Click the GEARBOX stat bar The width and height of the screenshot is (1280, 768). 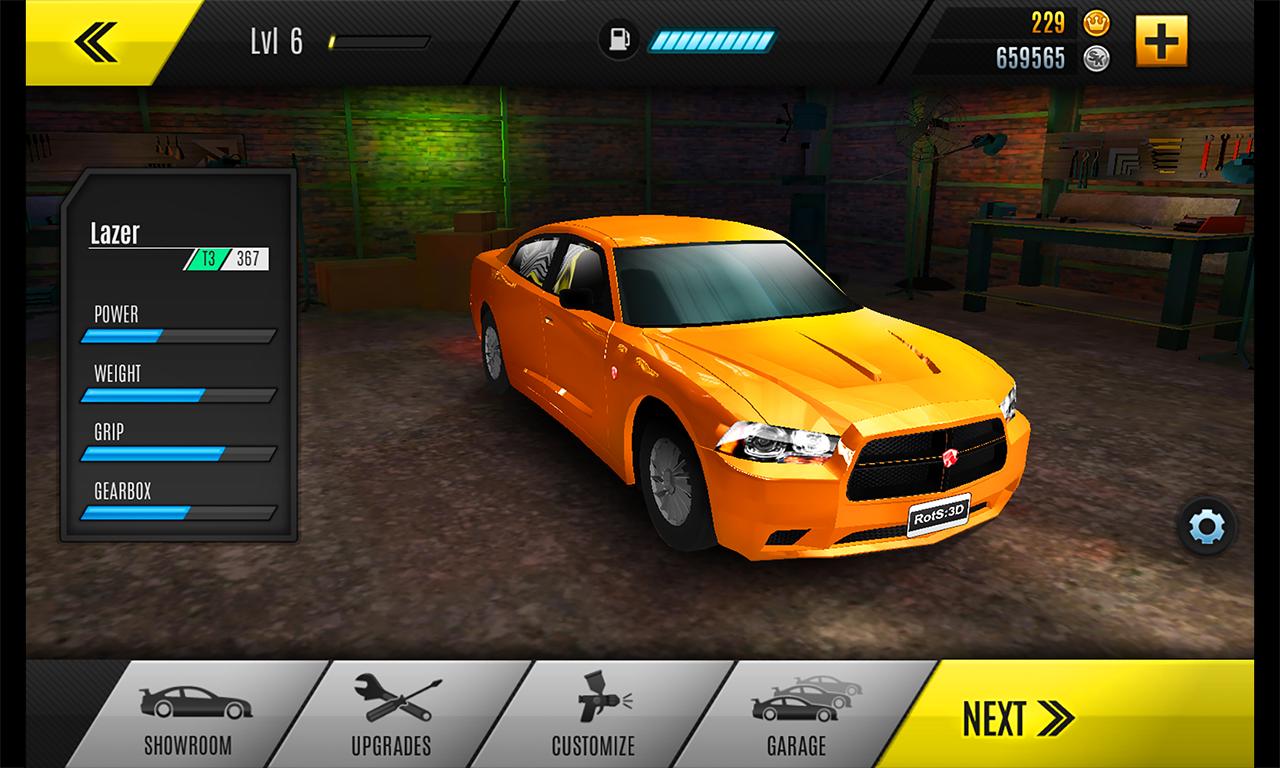(x=178, y=513)
